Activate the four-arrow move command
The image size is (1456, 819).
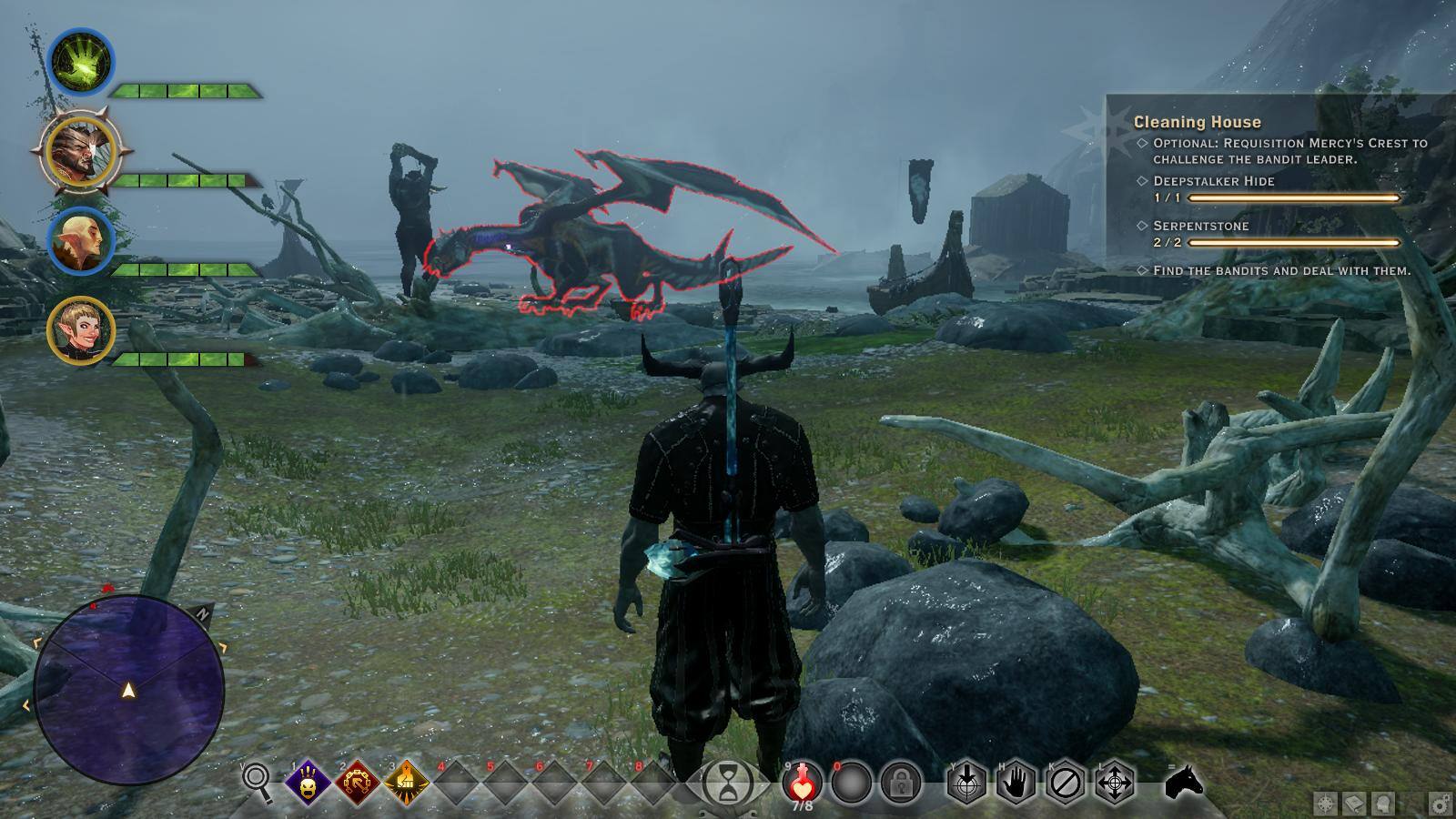[1115, 783]
